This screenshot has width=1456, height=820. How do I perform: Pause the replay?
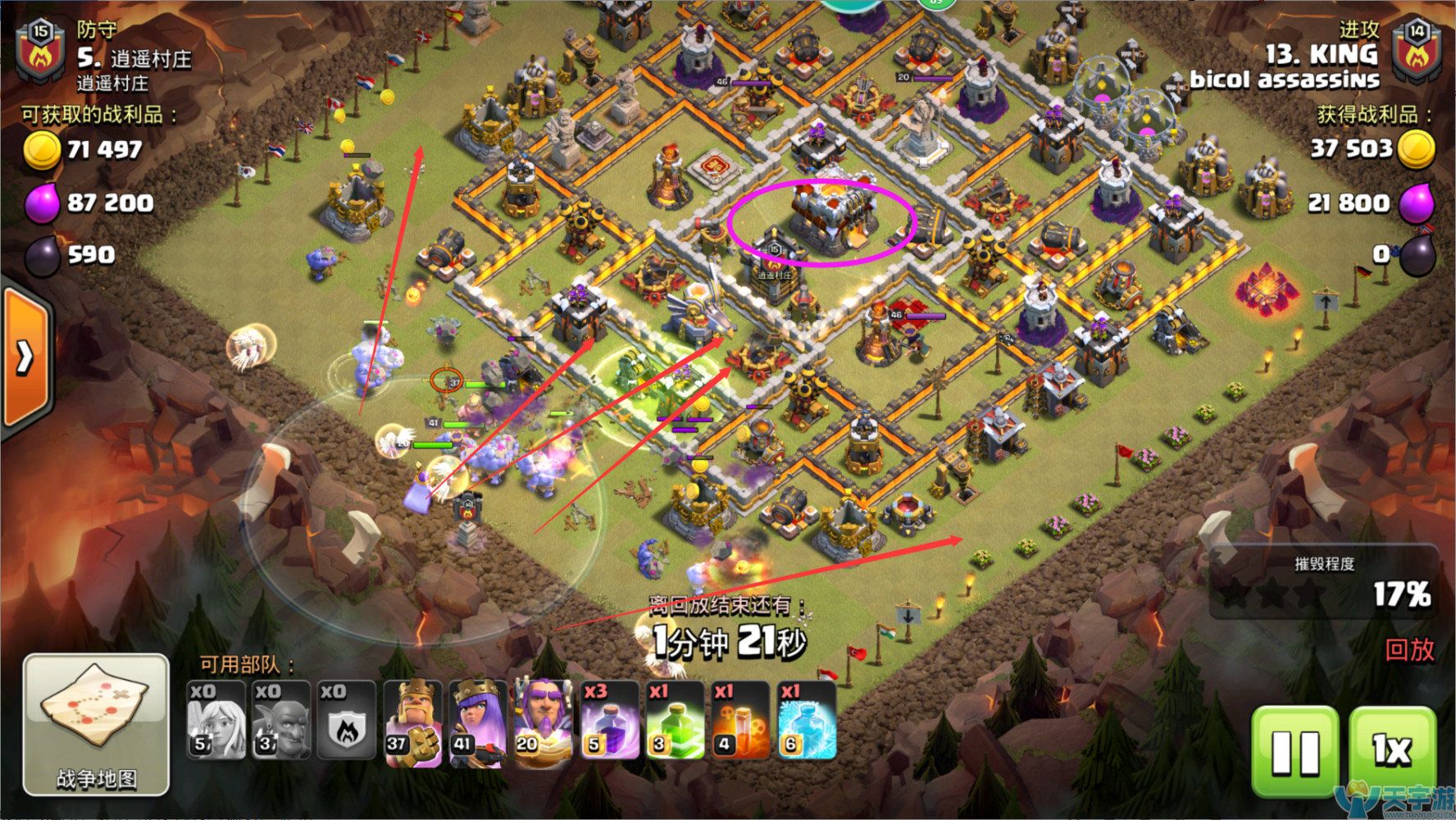click(1296, 750)
